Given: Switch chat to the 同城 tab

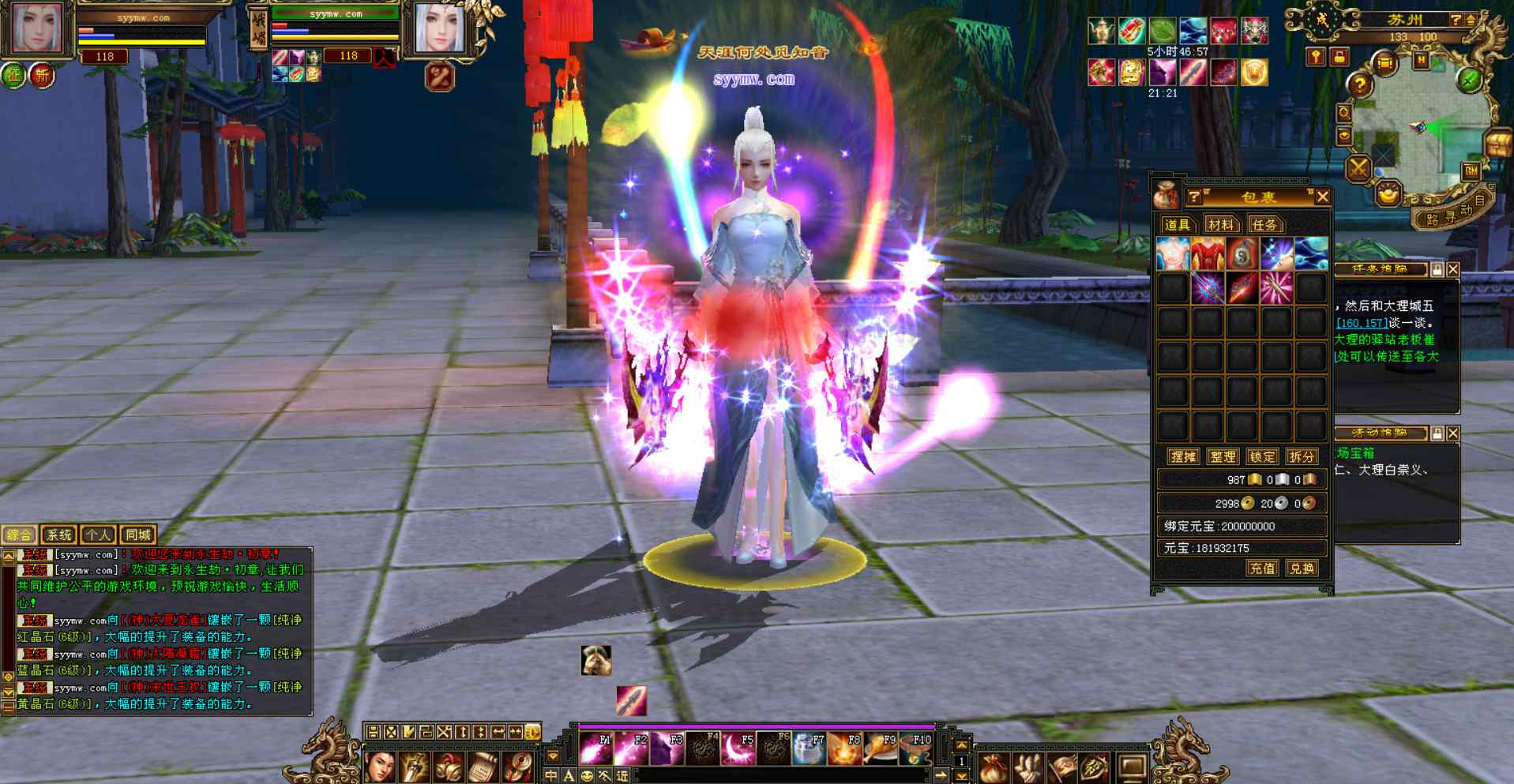Looking at the screenshot, I should coord(137,535).
